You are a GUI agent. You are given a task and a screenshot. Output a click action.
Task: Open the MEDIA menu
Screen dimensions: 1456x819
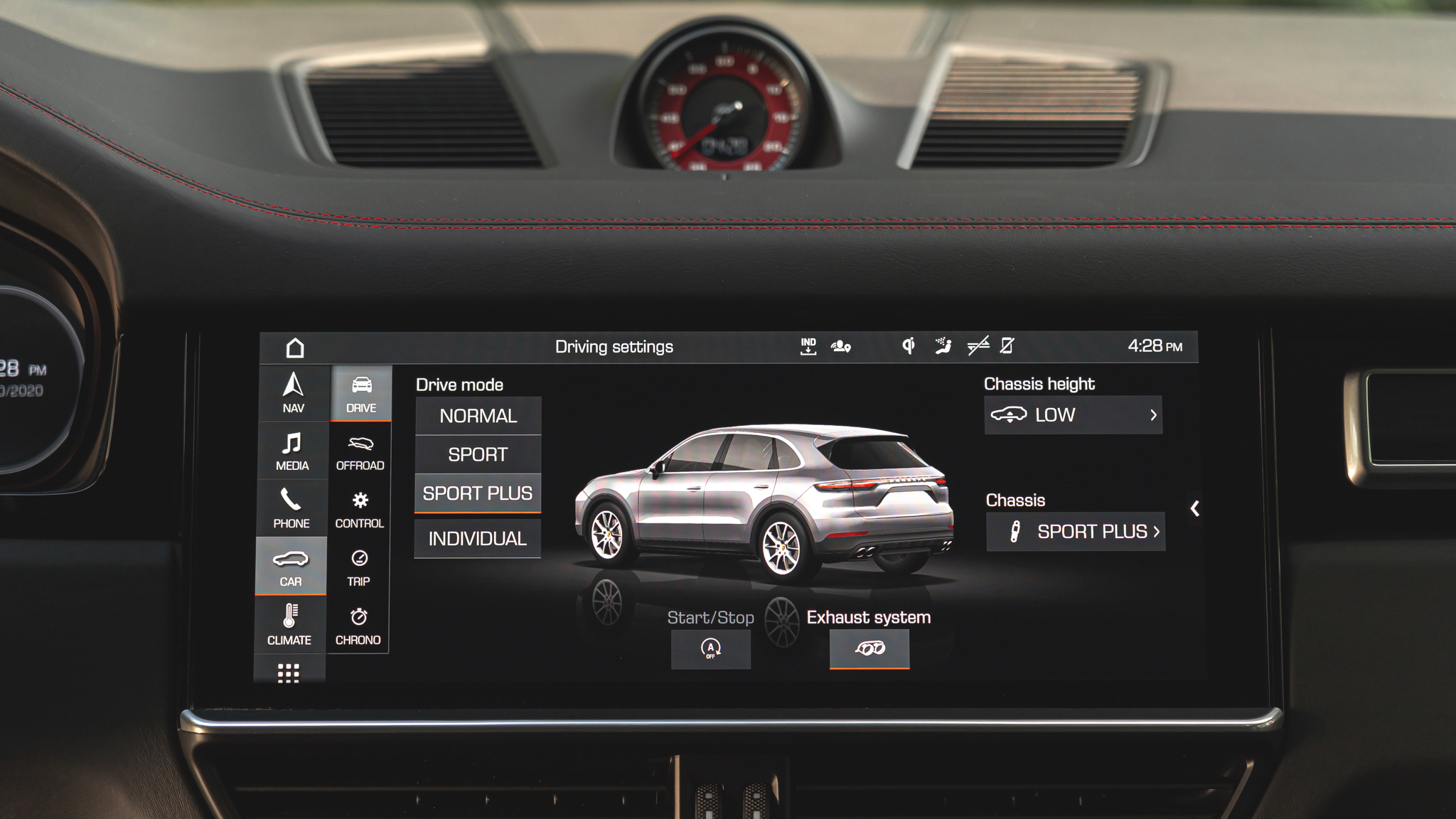pyautogui.click(x=292, y=451)
